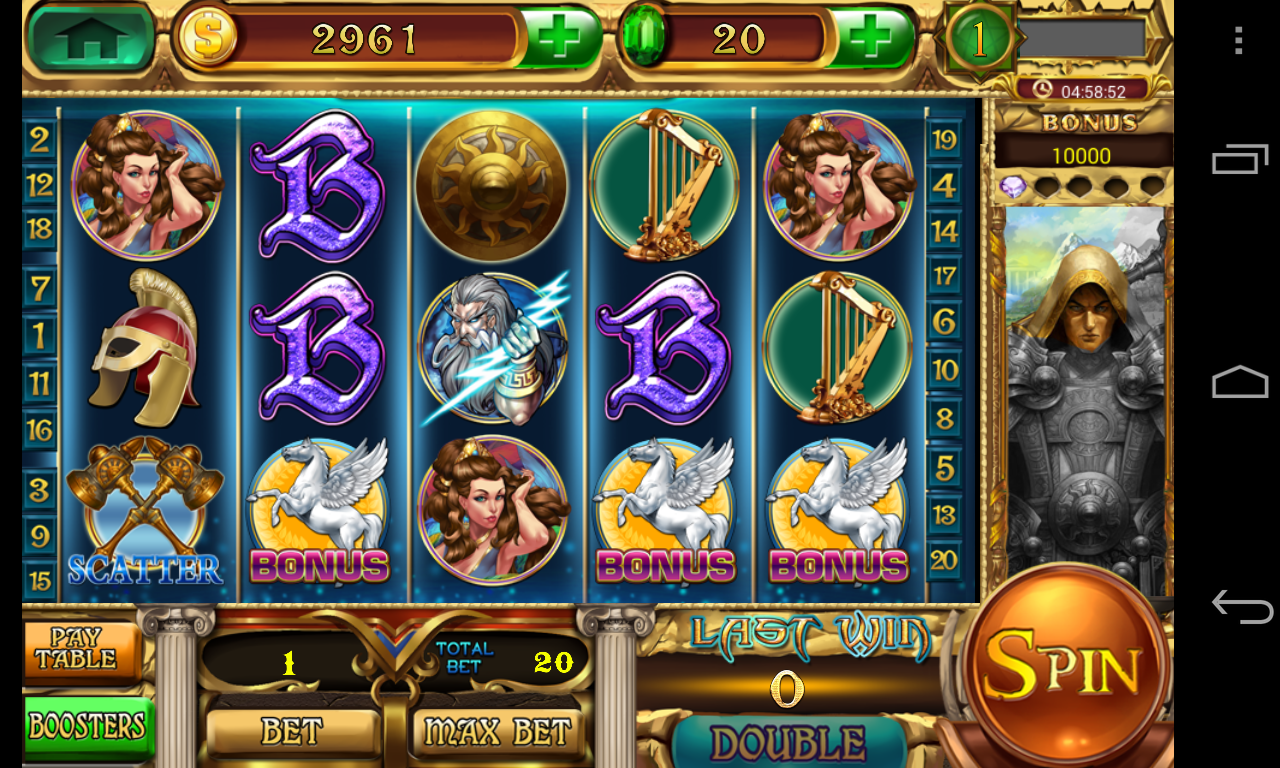The image size is (1280, 768).
Task: Return to the home lobby
Action: [x=91, y=38]
